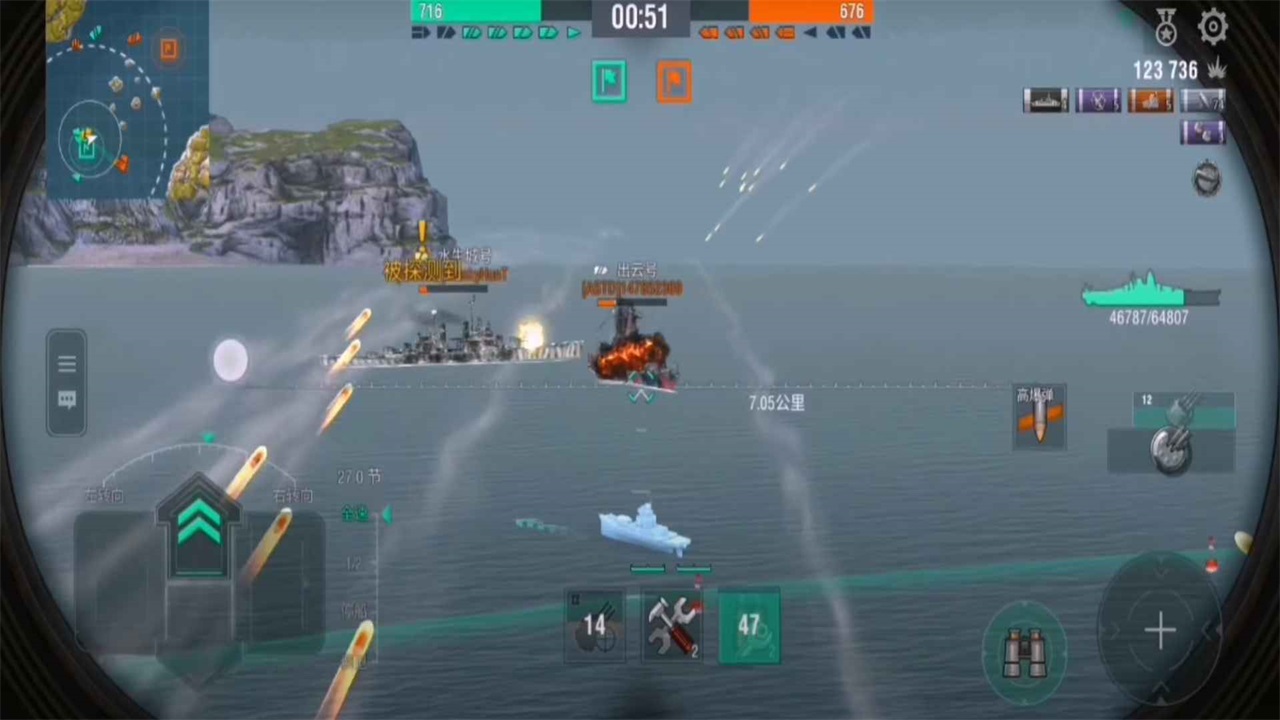Image resolution: width=1280 pixels, height=720 pixels.
Task: Toggle the binoculars view
Action: (x=1024, y=653)
